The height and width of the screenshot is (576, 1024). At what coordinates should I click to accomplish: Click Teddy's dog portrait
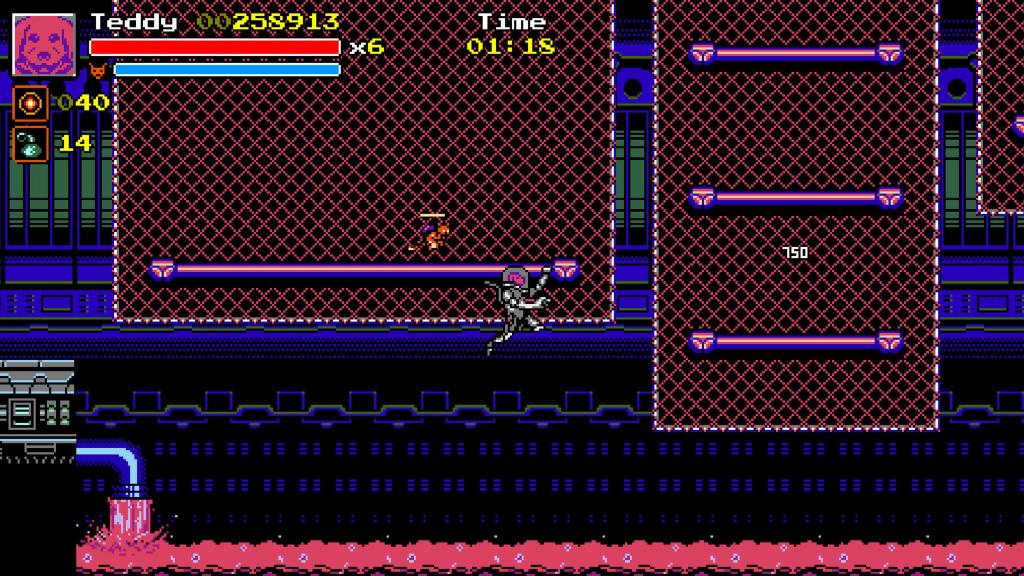(44, 44)
